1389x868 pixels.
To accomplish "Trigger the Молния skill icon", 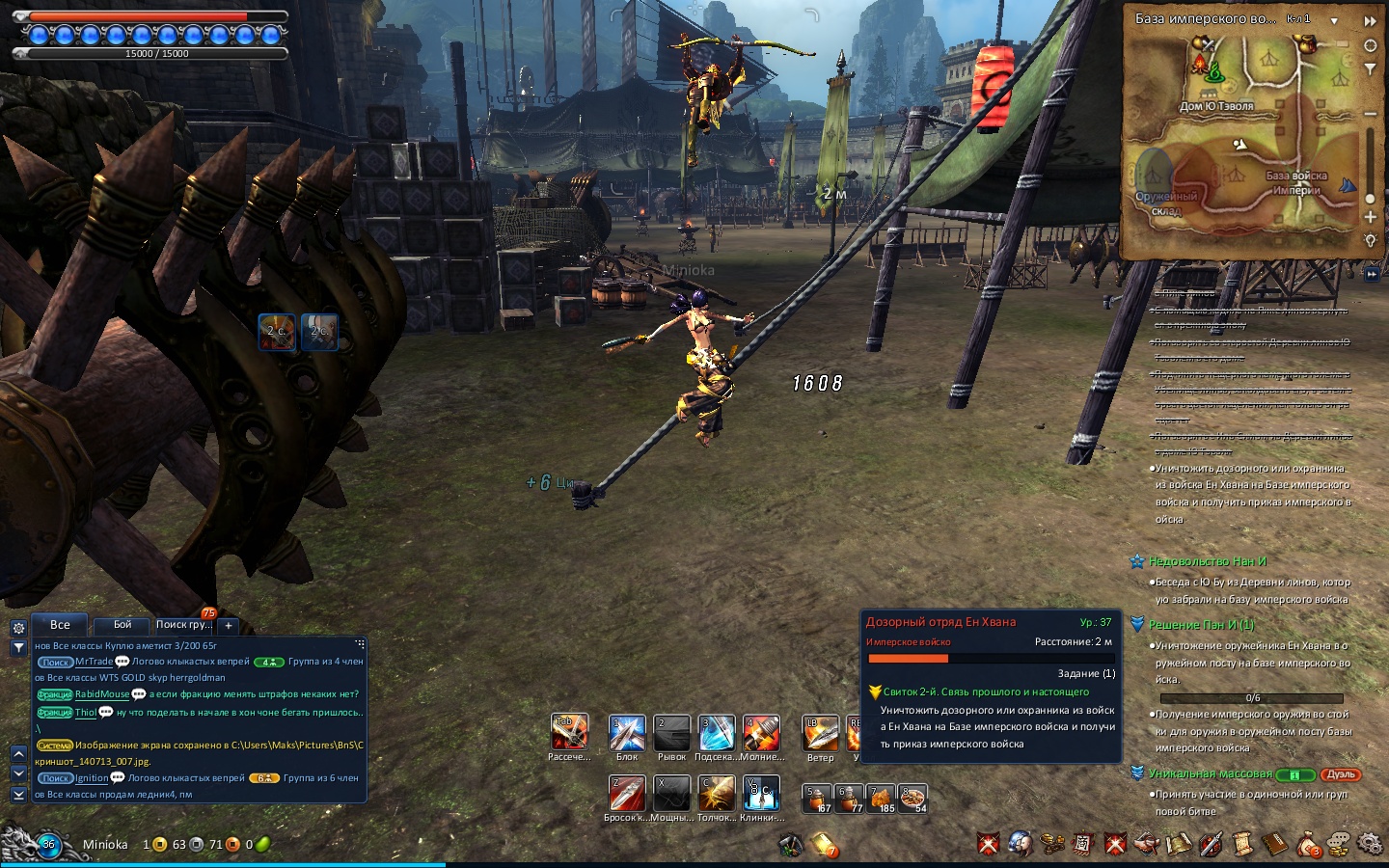I will point(761,734).
